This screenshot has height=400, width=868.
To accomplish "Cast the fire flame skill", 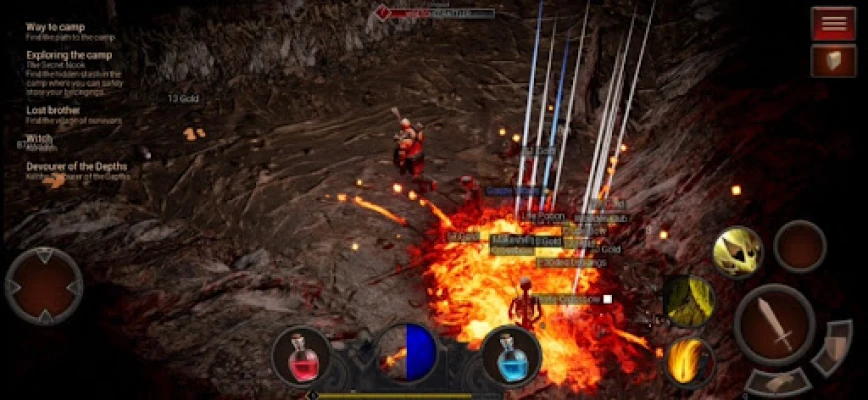I will (689, 360).
